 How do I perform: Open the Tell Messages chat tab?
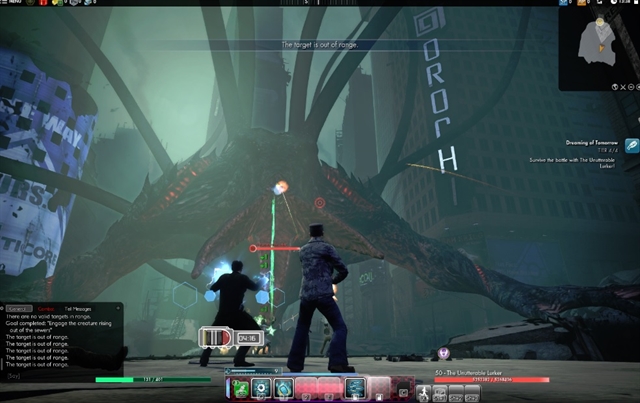point(80,310)
